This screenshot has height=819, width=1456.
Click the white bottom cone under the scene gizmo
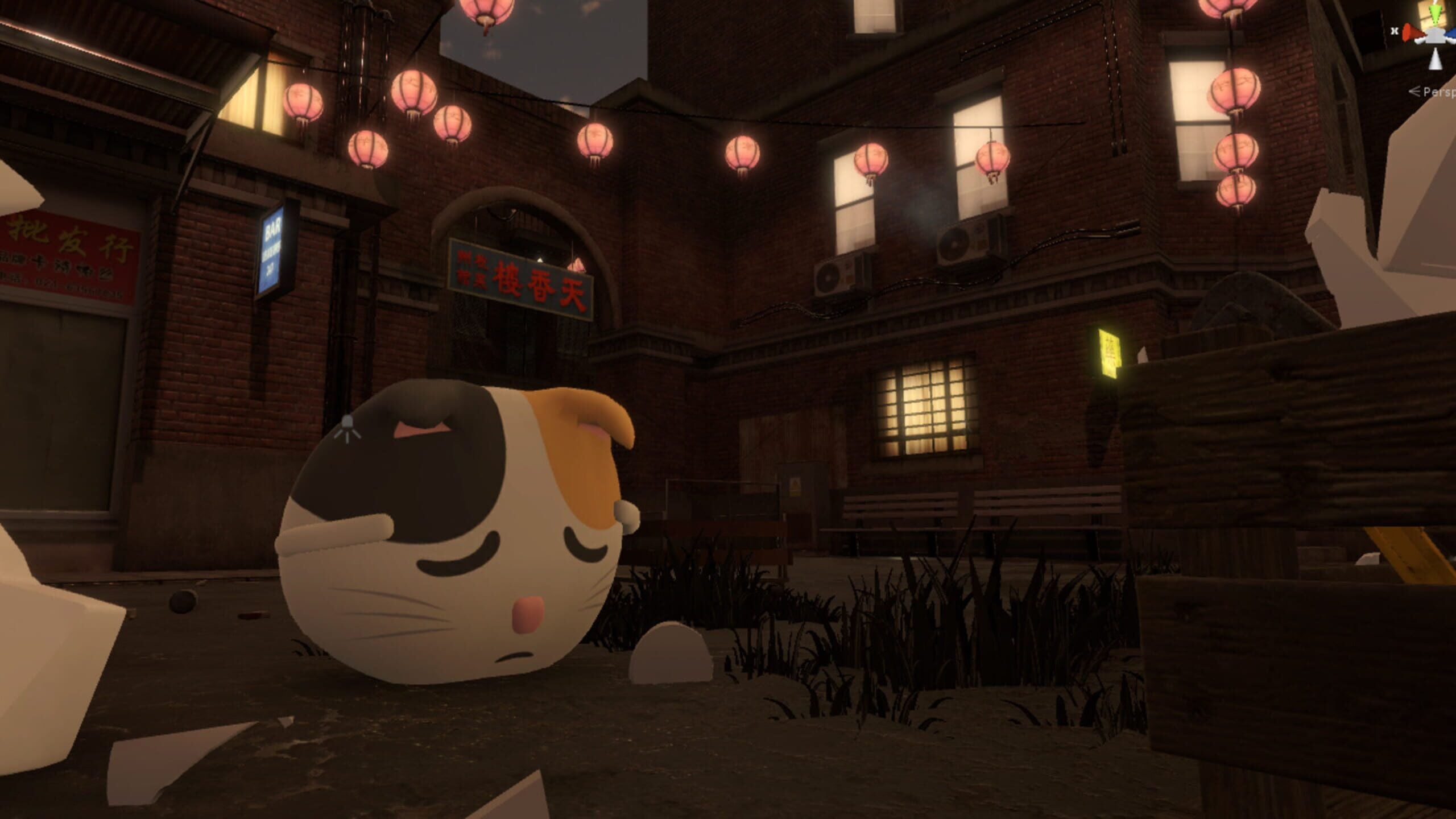1436,60
